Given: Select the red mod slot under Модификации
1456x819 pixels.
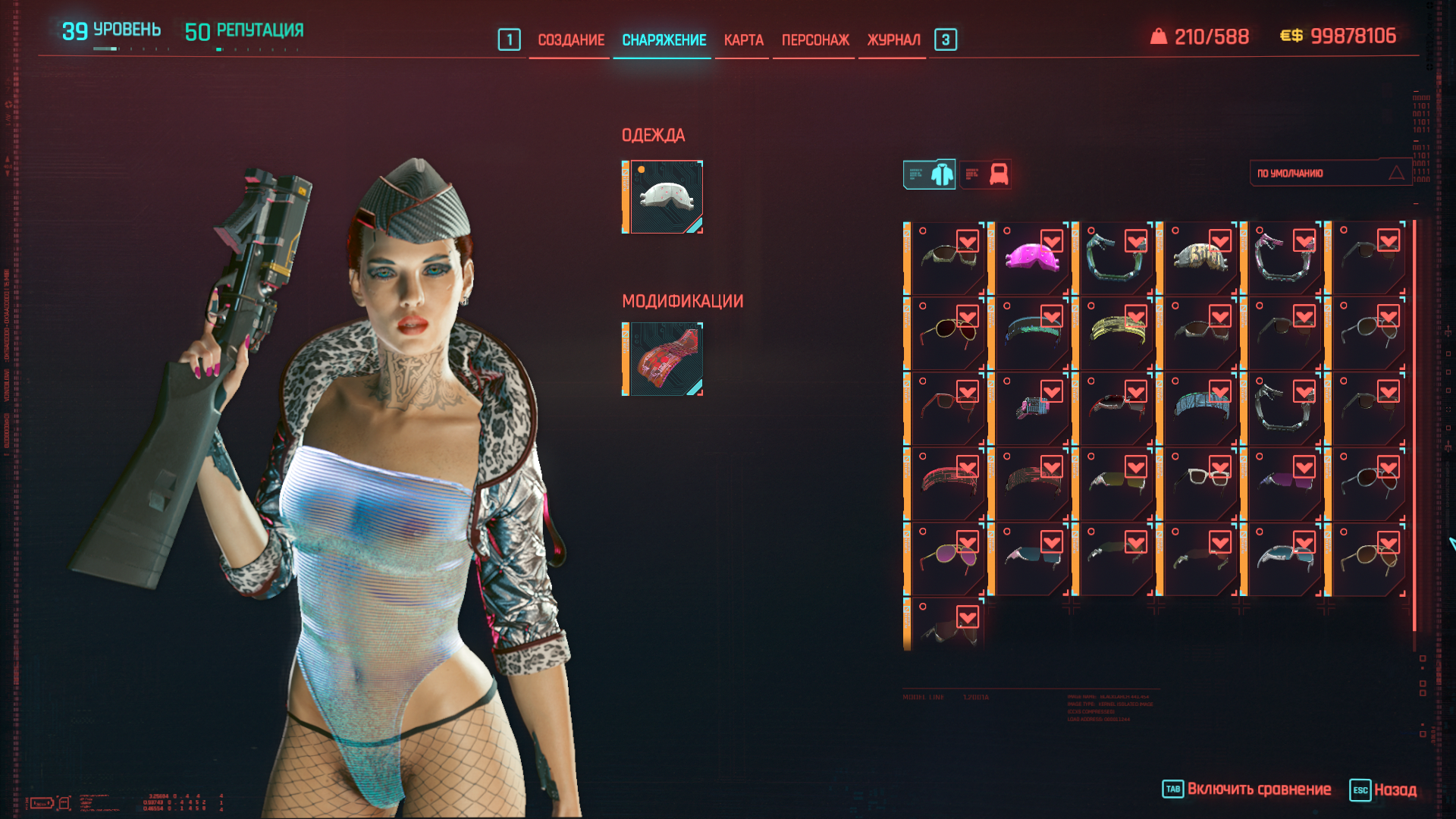Looking at the screenshot, I should click(665, 359).
